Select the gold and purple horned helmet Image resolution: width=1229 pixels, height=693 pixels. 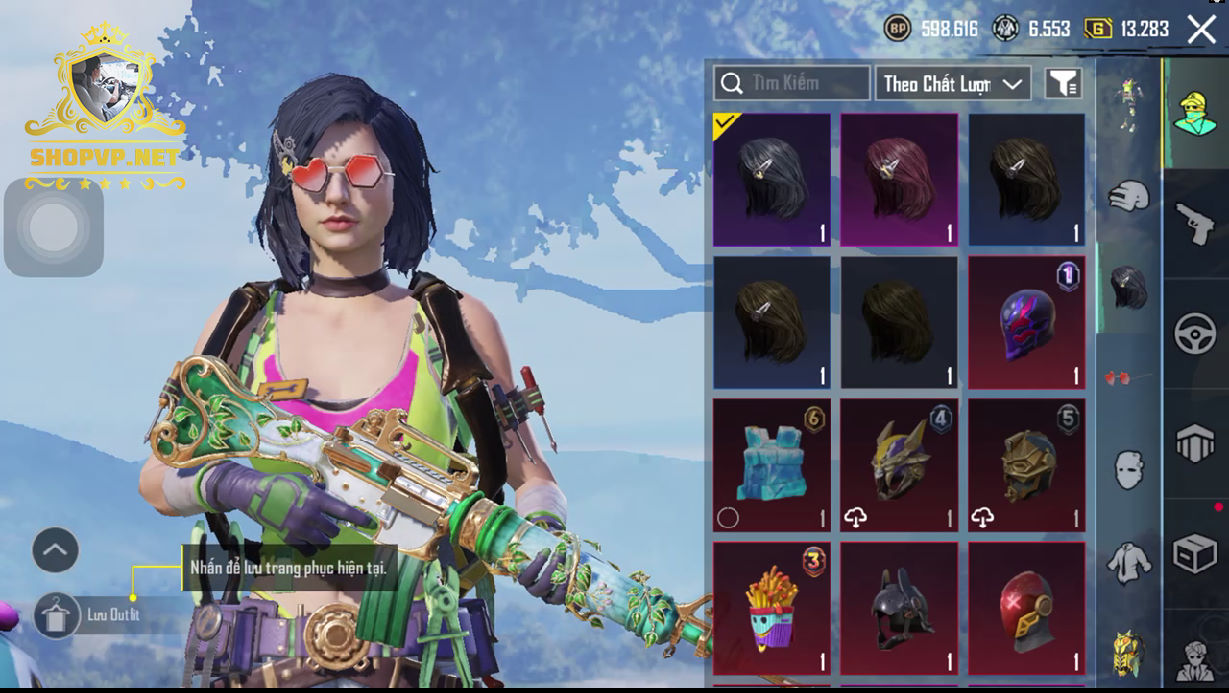[x=899, y=465]
